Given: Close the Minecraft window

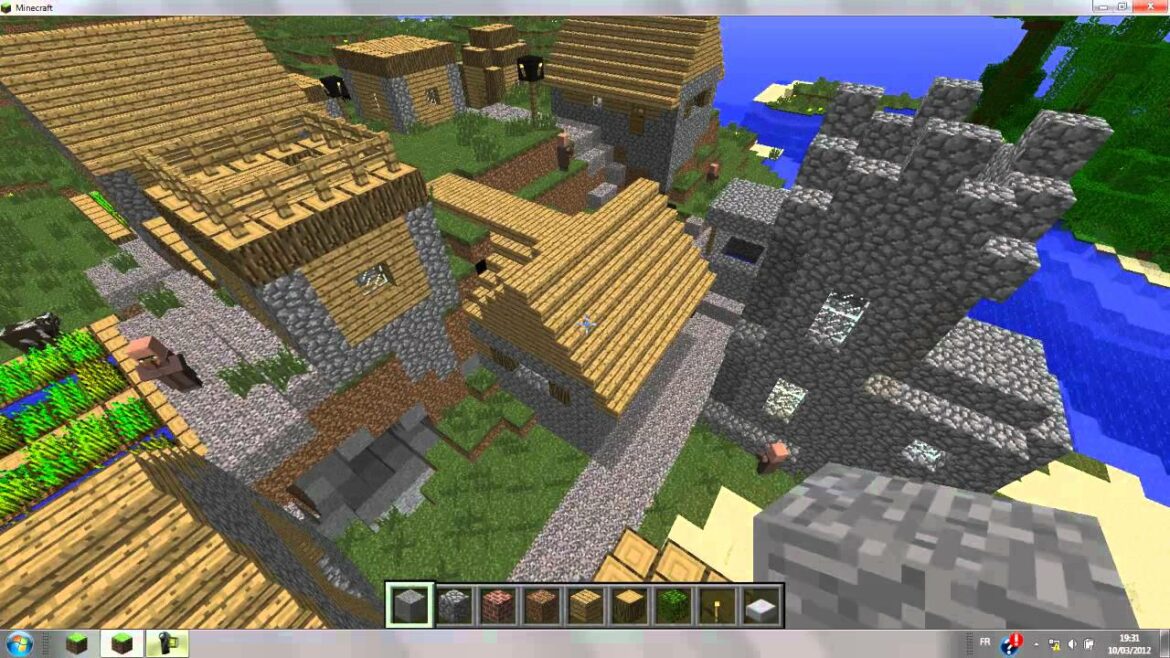Looking at the screenshot, I should pyautogui.click(x=1150, y=7).
